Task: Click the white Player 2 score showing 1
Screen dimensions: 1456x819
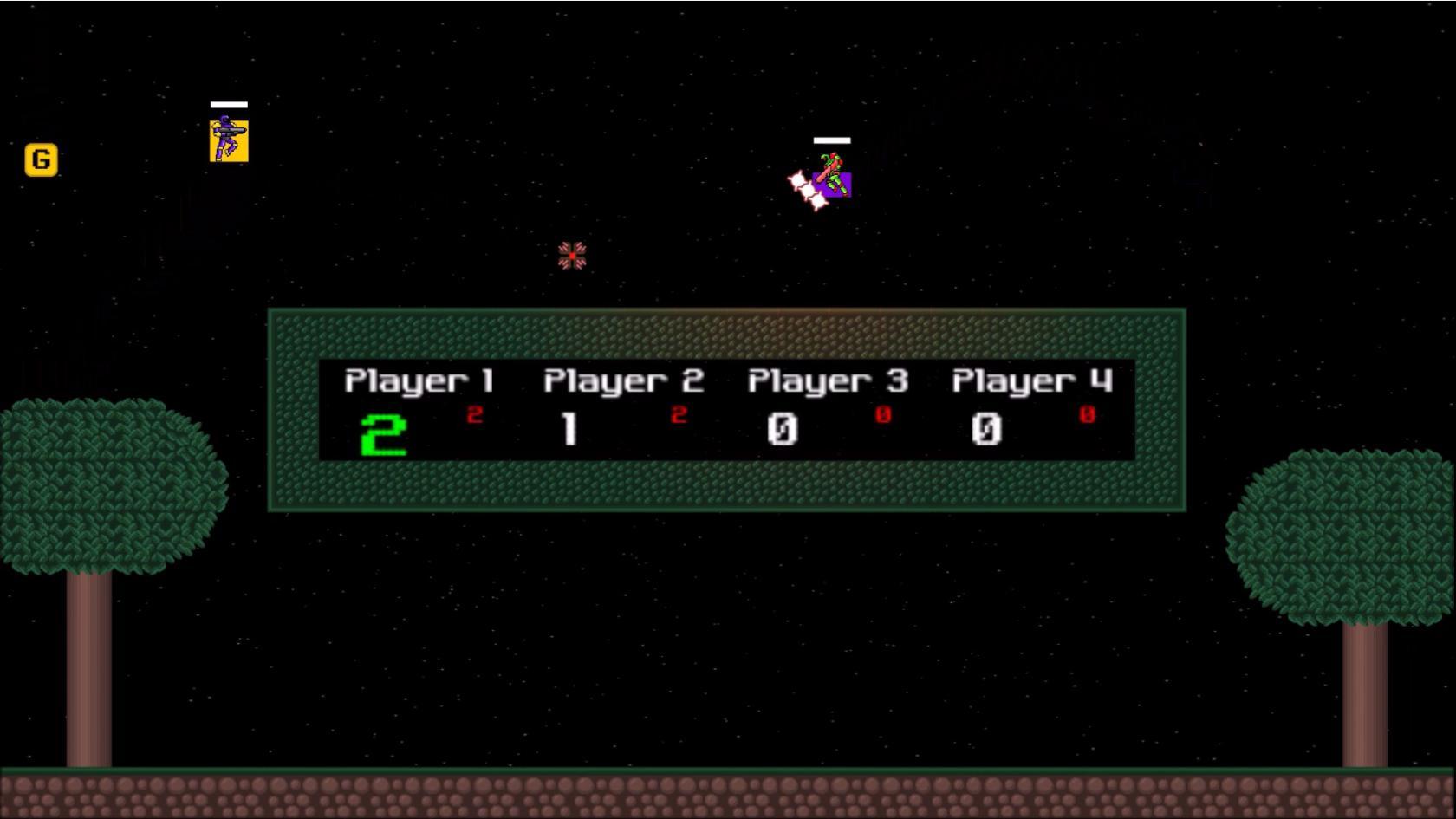Action: tap(569, 428)
